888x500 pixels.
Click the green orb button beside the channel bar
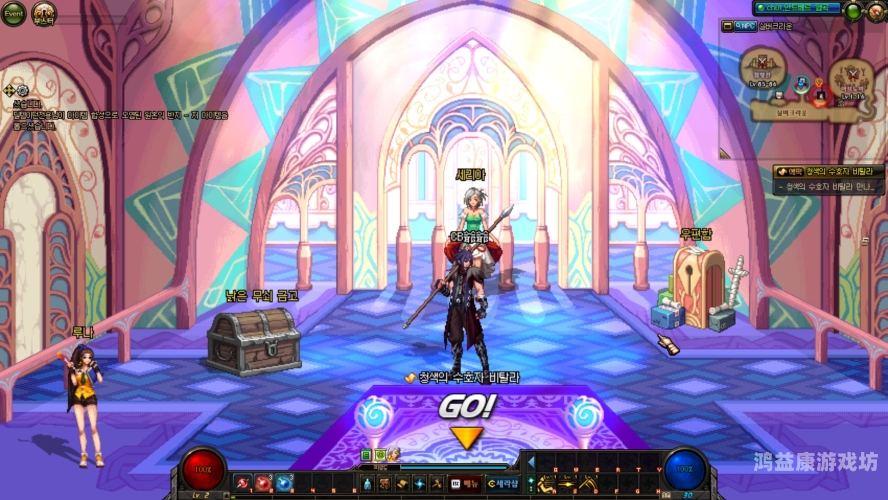(x=852, y=11)
